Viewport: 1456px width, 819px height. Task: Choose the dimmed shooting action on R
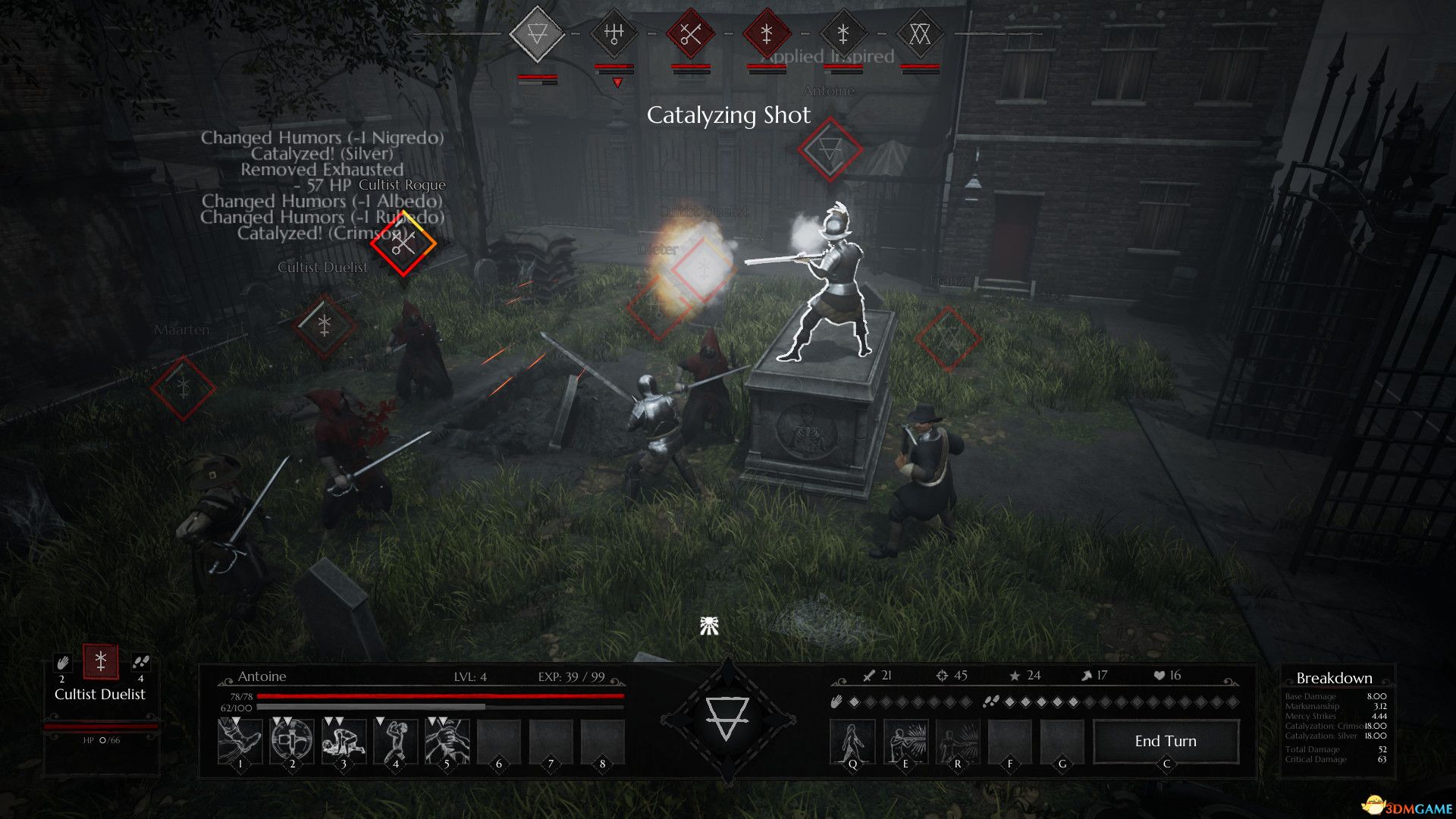pyautogui.click(x=957, y=741)
